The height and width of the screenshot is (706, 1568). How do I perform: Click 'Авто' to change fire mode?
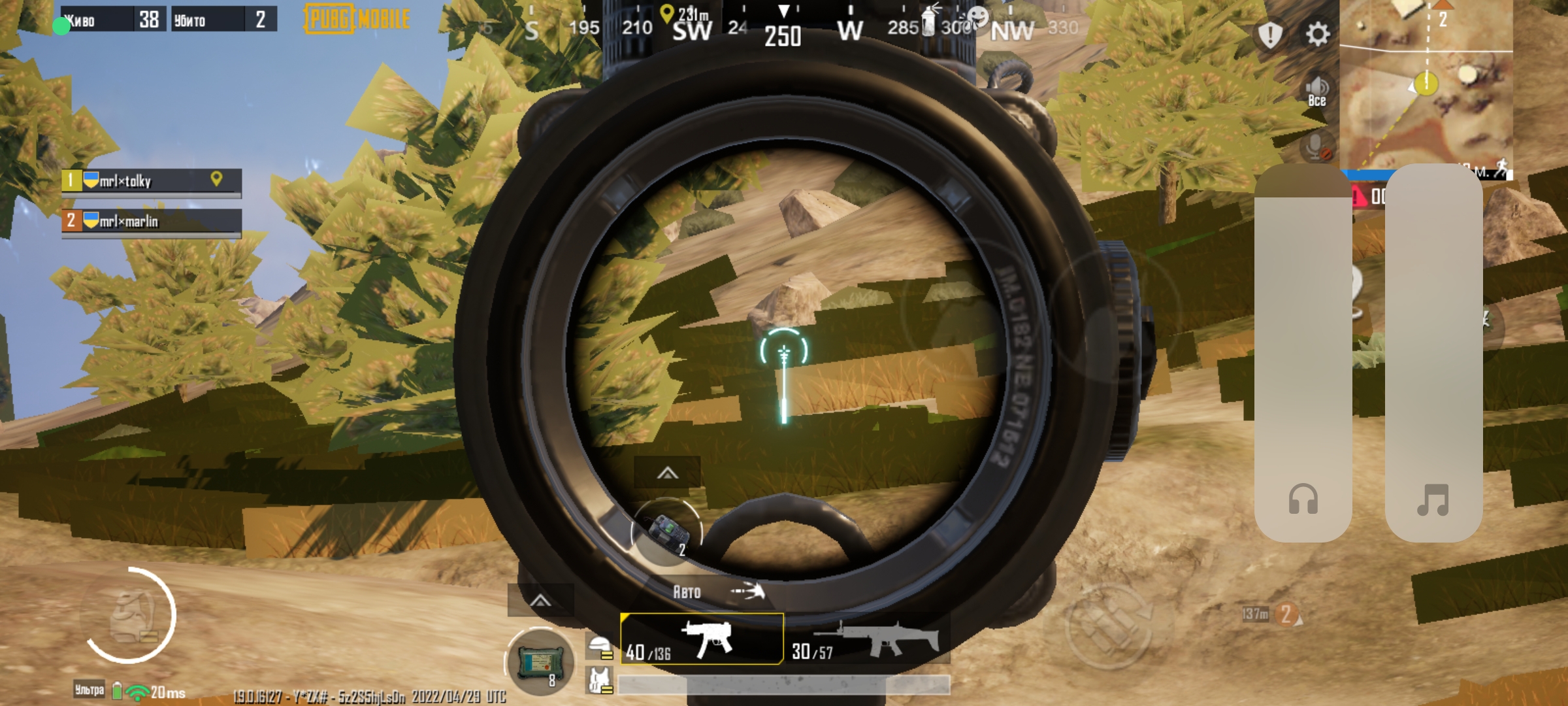[x=686, y=592]
